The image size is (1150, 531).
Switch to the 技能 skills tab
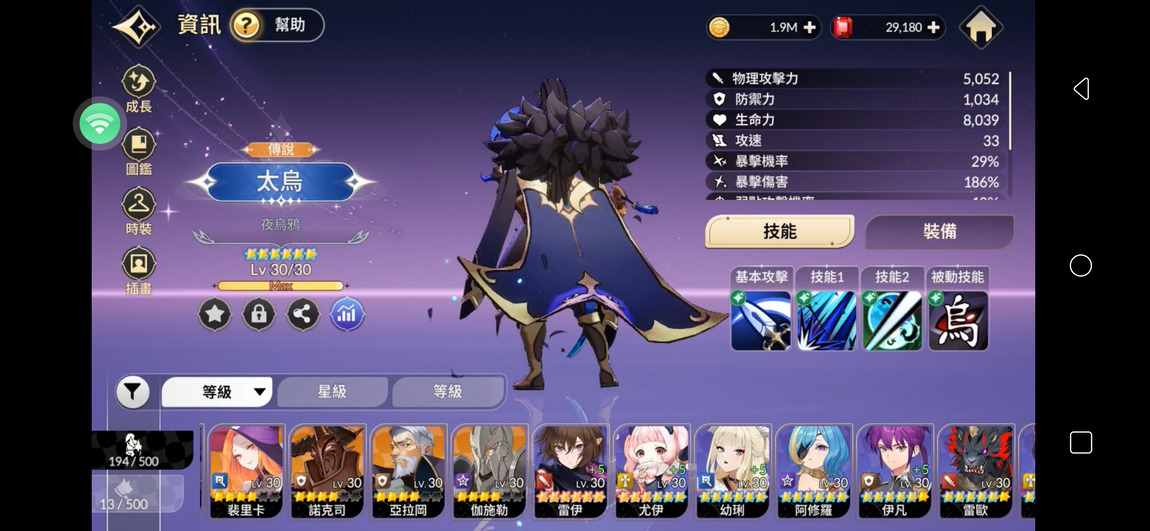pos(779,231)
